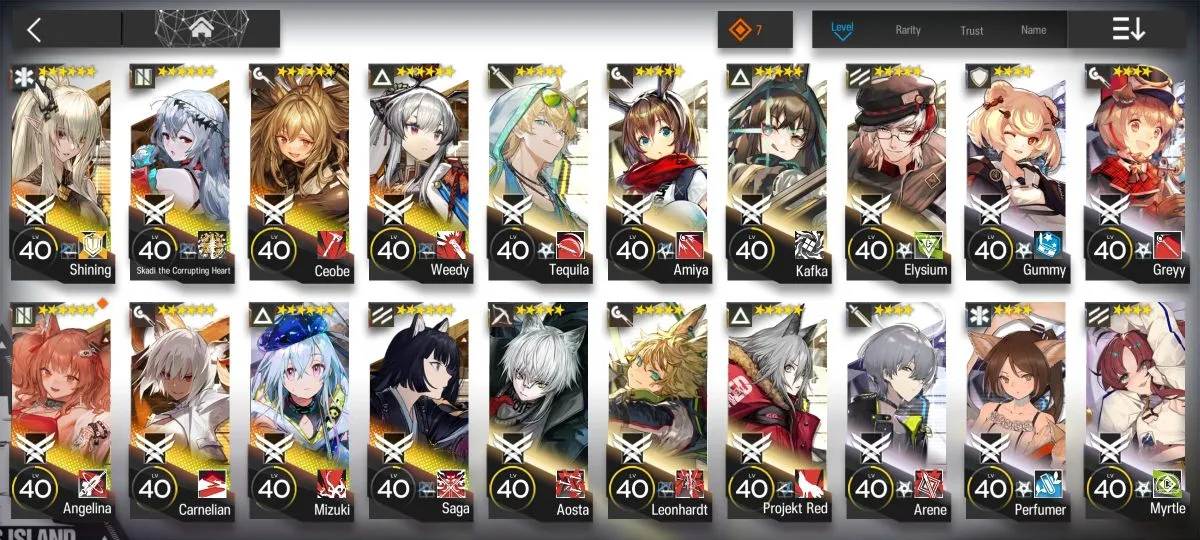Choose the Saga operator card
The height and width of the screenshot is (540, 1200).
(419, 410)
